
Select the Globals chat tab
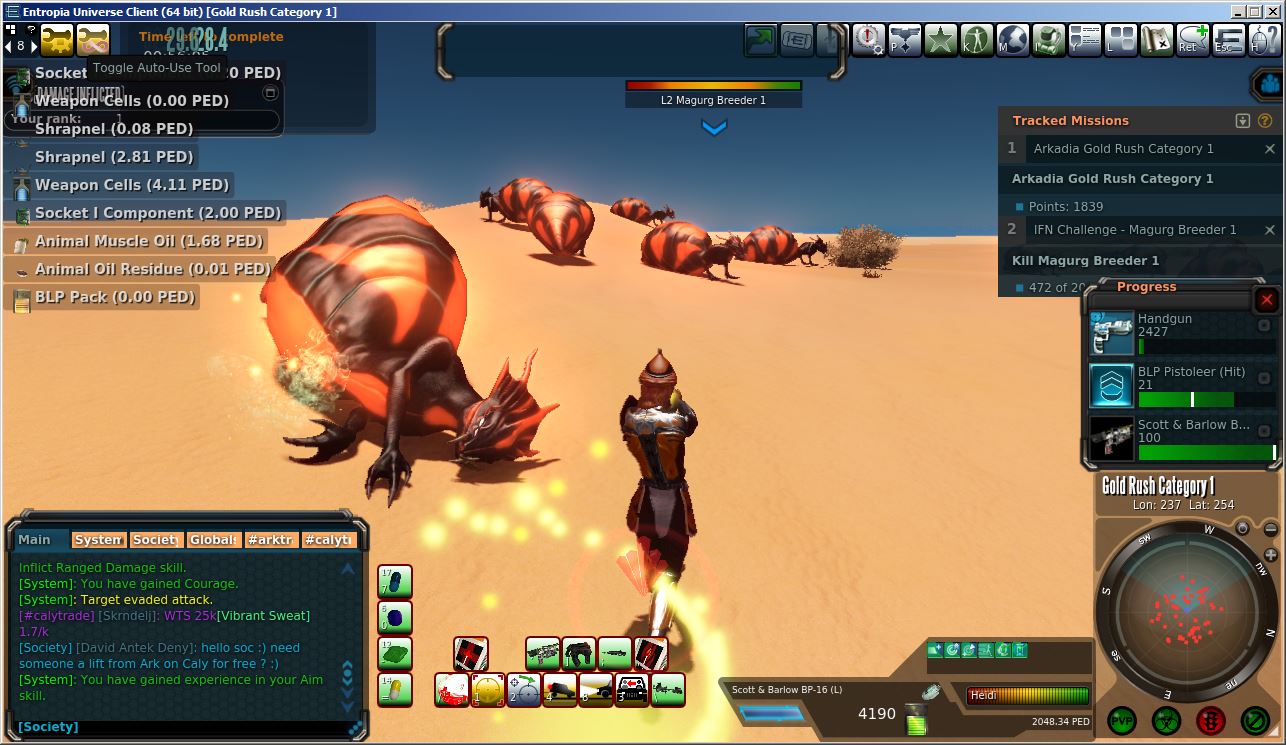[x=214, y=540]
